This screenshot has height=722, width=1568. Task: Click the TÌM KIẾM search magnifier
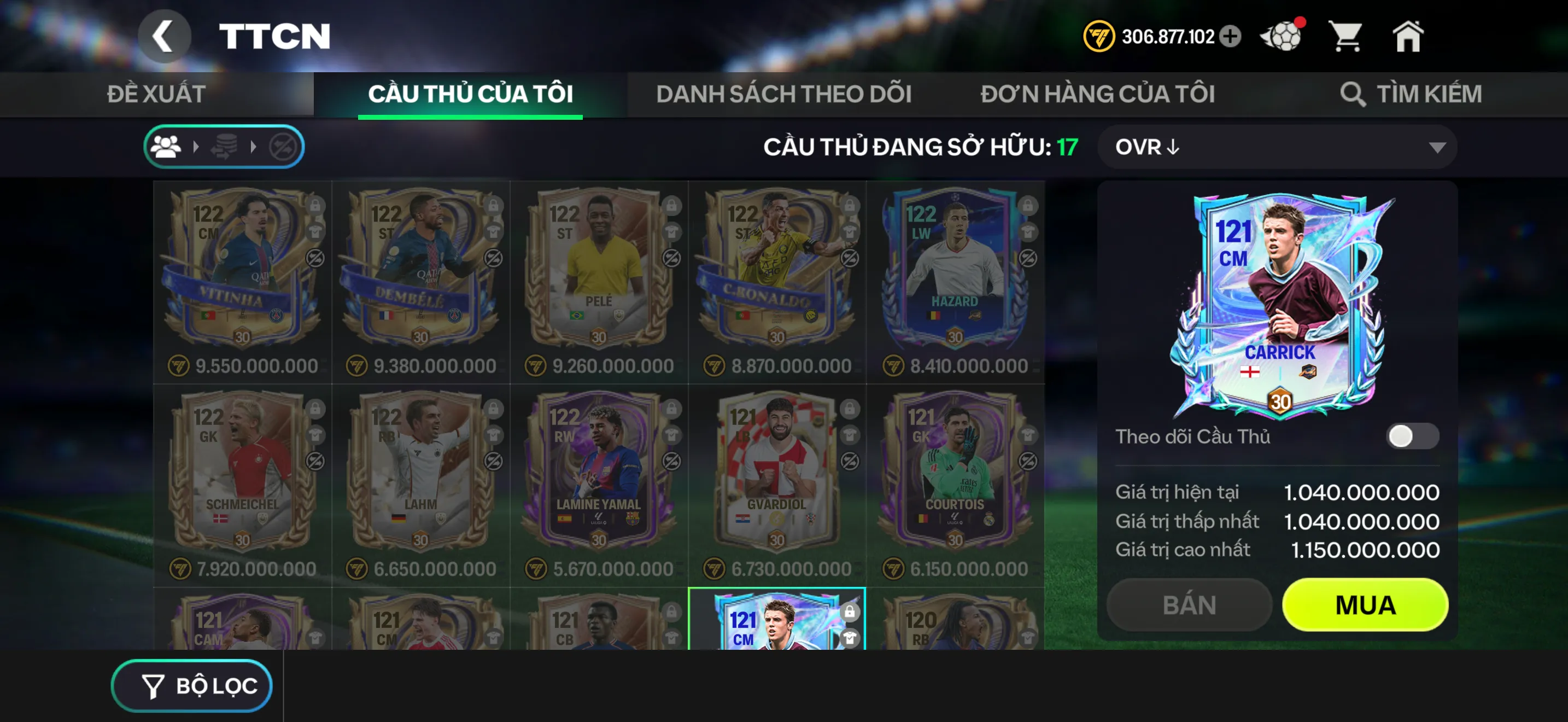coord(1353,94)
